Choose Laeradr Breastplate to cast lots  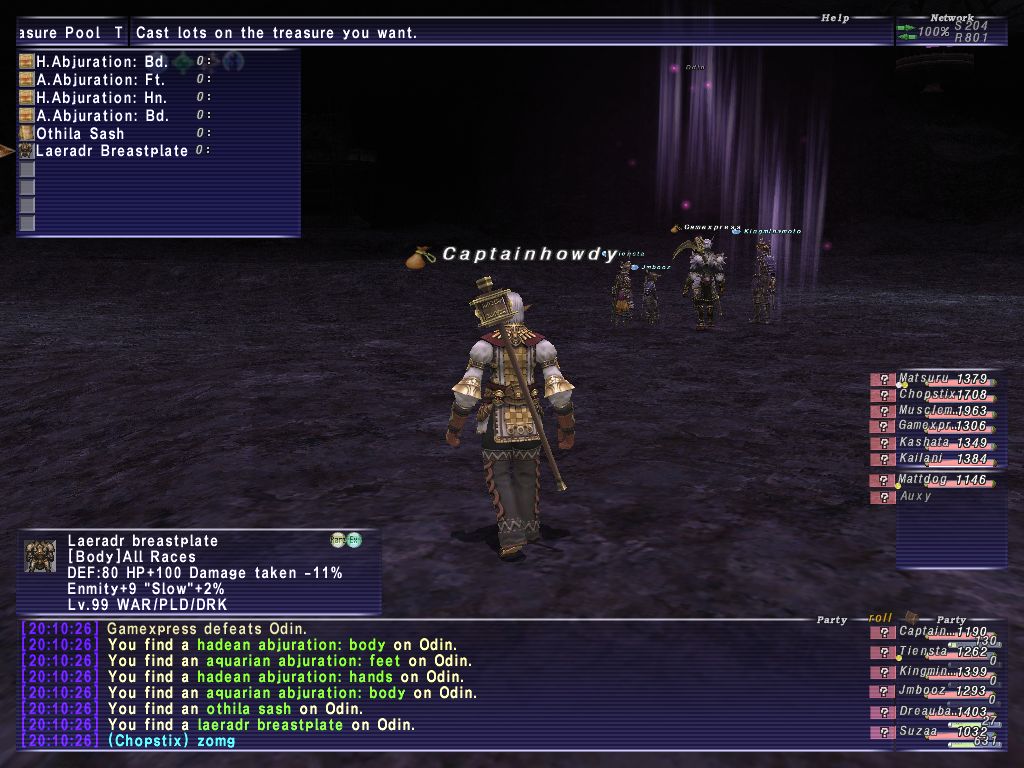pos(112,152)
